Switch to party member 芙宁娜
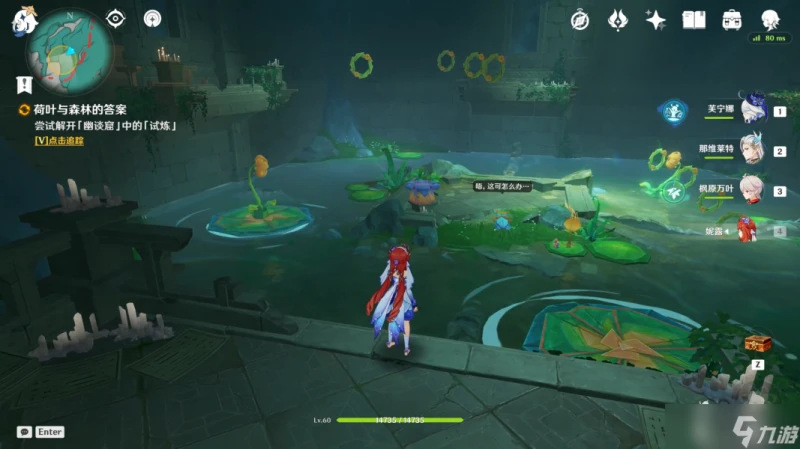This screenshot has width=800, height=449. [x=752, y=110]
